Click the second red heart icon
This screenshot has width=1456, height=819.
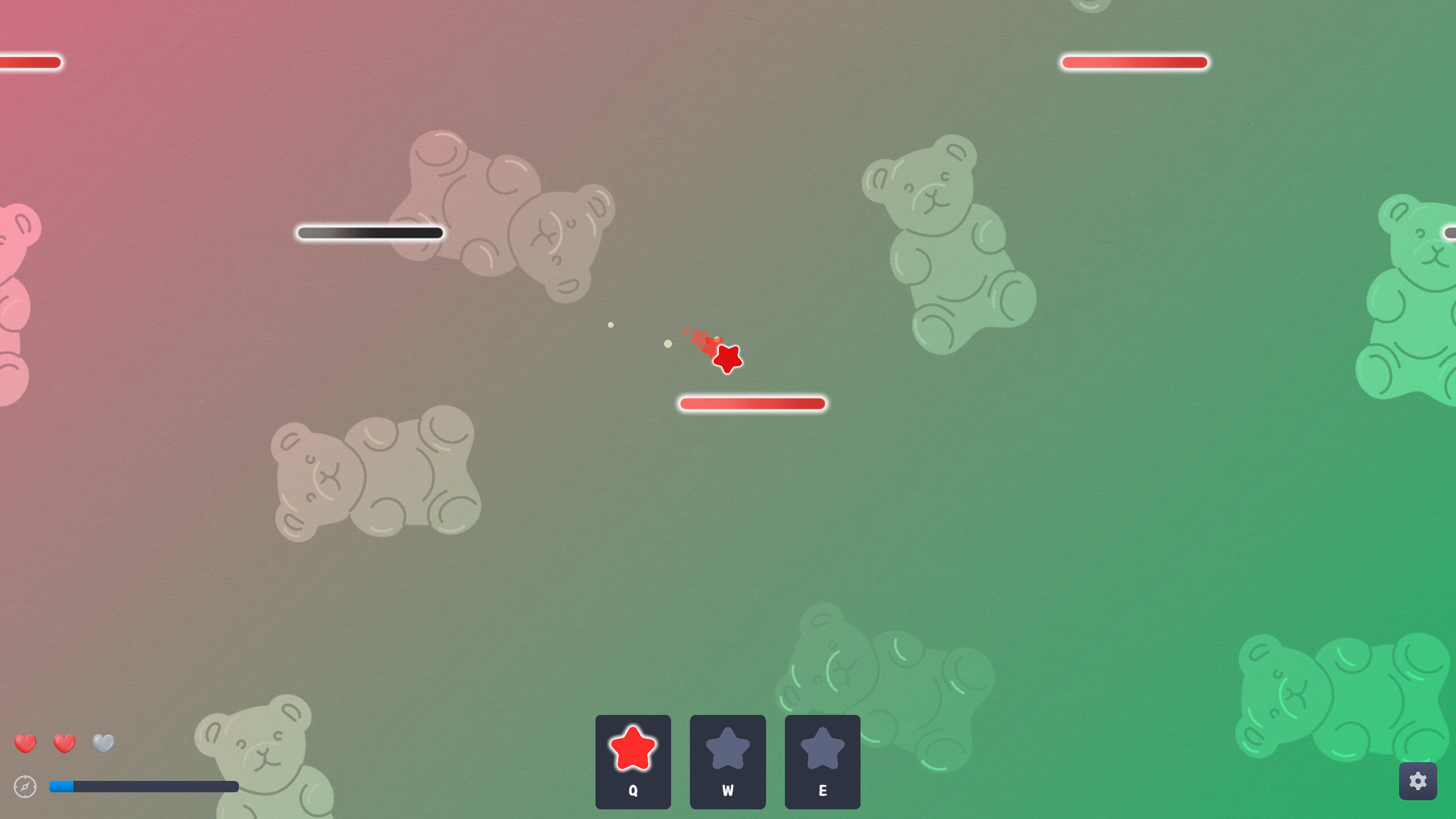pyautogui.click(x=64, y=743)
